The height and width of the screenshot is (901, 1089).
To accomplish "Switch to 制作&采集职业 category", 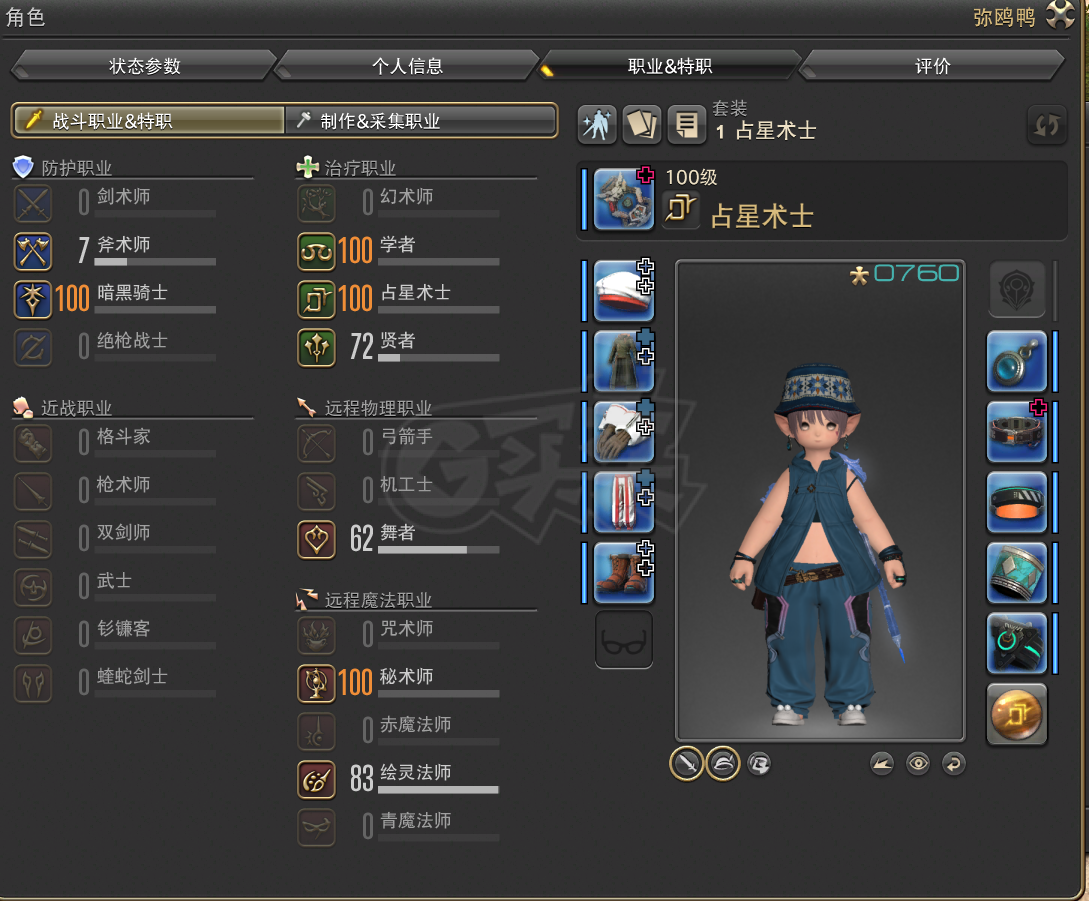I will point(421,121).
